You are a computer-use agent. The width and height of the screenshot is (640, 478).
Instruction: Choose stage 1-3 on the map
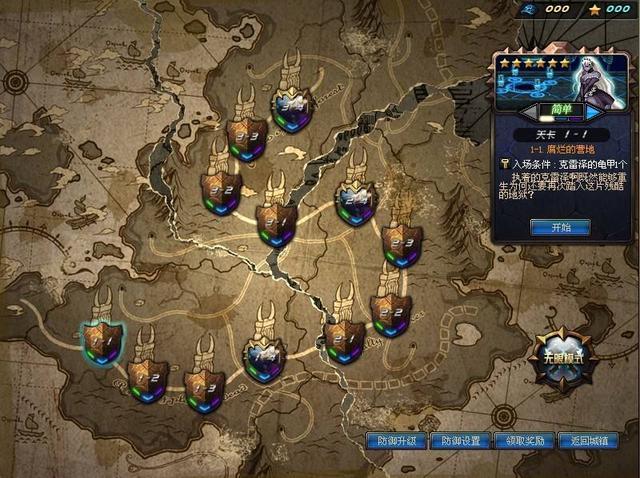[x=204, y=385]
